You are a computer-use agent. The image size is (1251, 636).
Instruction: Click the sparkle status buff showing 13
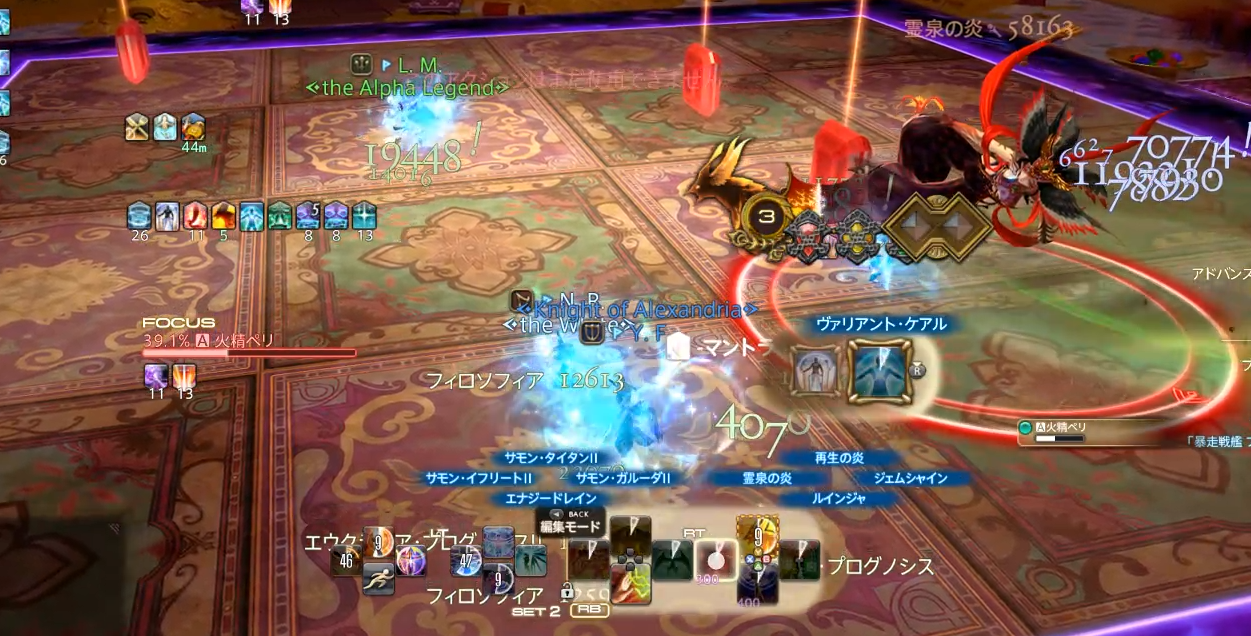364,215
